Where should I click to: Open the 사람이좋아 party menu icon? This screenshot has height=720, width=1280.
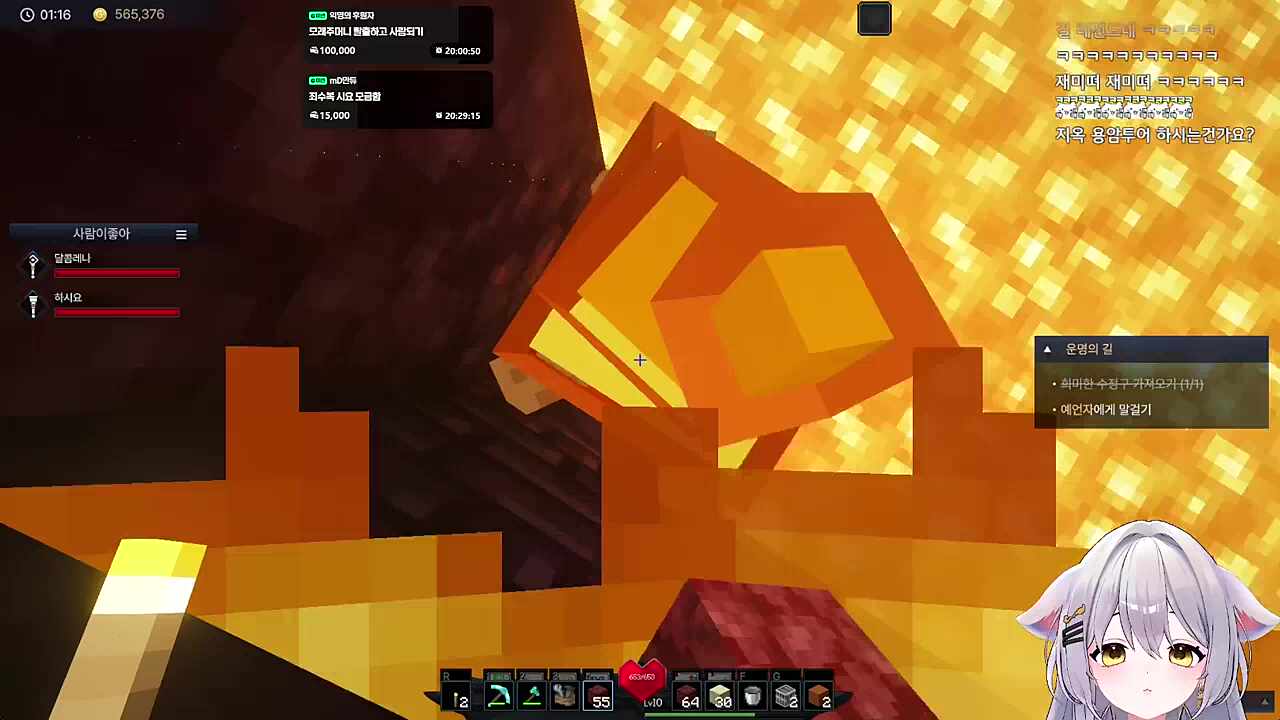181,234
